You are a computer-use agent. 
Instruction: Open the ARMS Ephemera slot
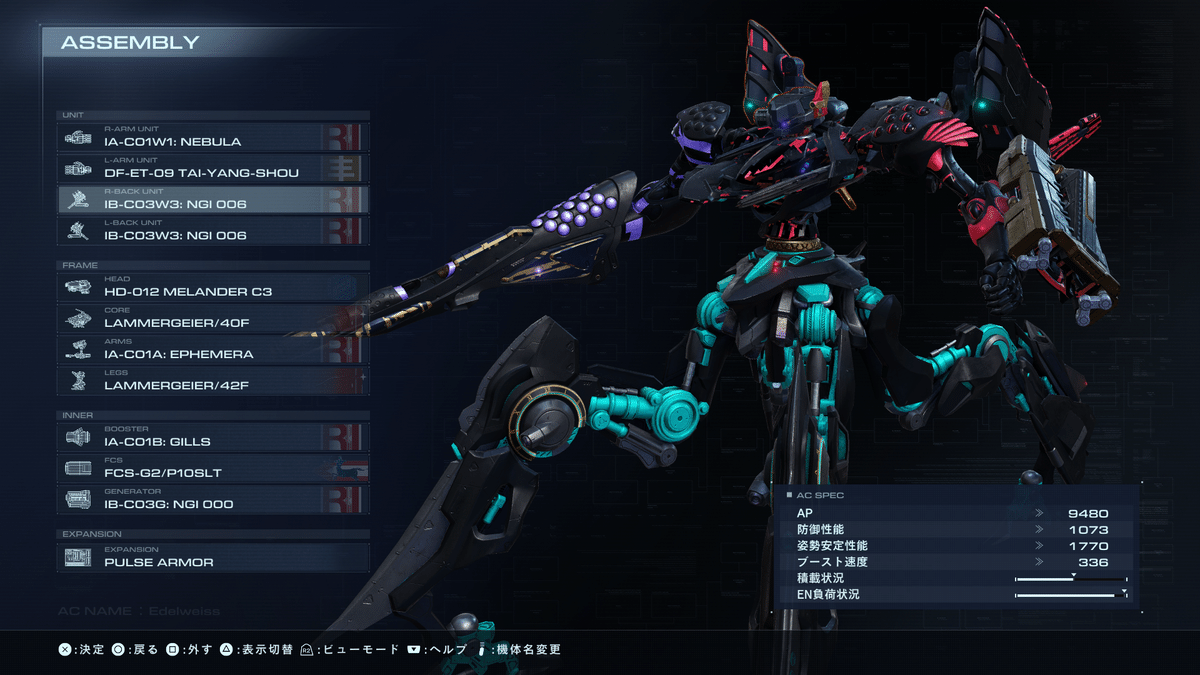pos(213,349)
